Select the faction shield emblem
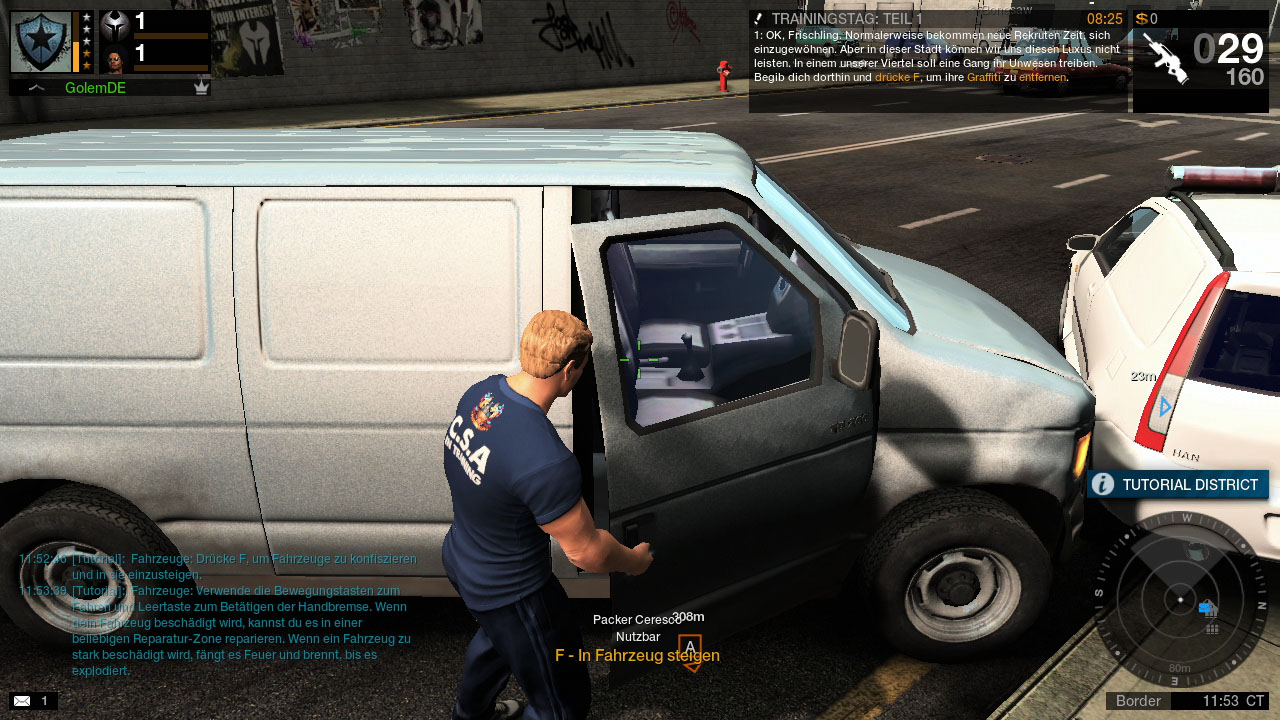The height and width of the screenshot is (720, 1280). [x=42, y=42]
